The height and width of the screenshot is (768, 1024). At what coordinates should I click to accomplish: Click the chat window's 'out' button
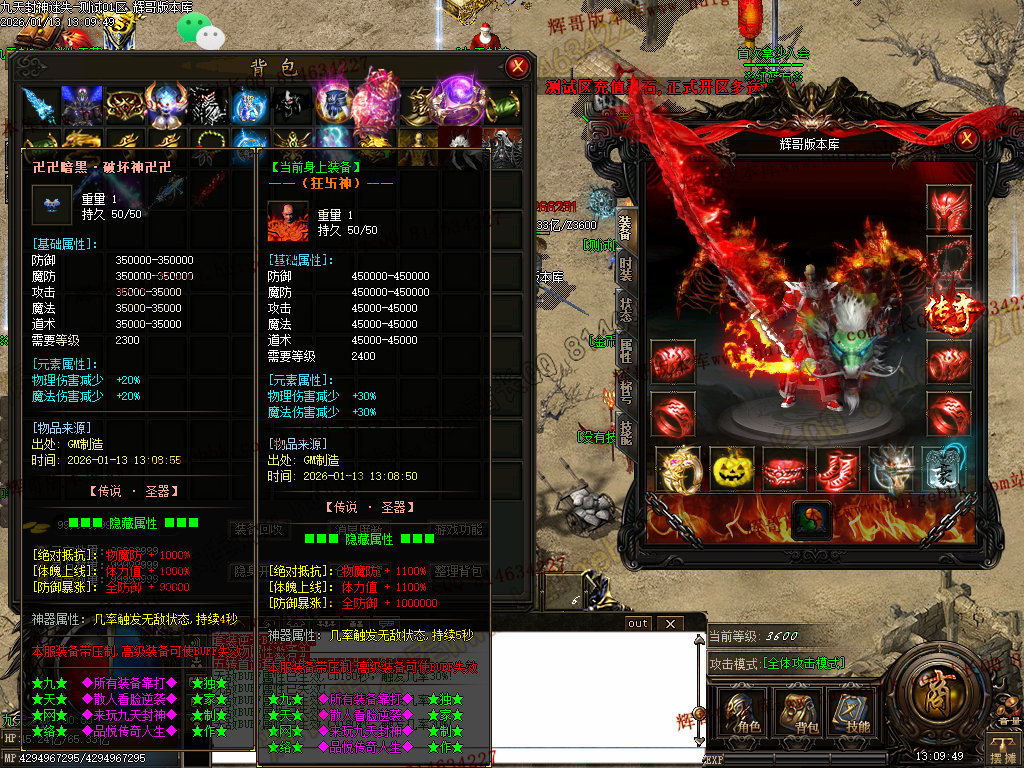(x=638, y=624)
